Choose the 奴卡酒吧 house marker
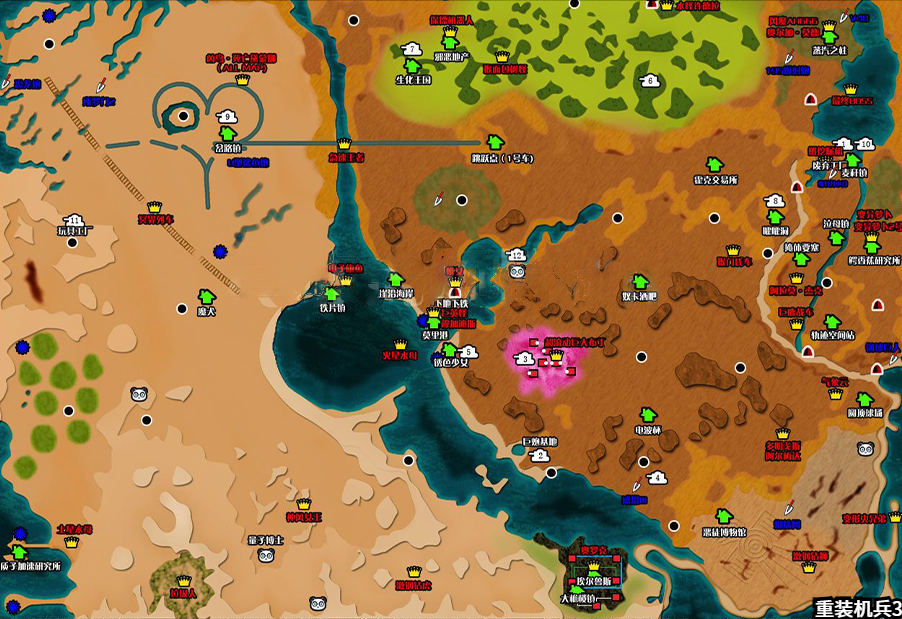 click(x=639, y=280)
